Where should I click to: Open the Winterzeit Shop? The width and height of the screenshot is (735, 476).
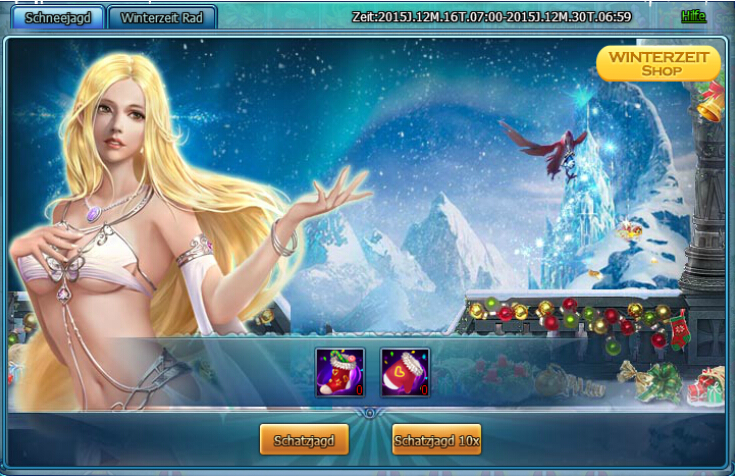(659, 63)
